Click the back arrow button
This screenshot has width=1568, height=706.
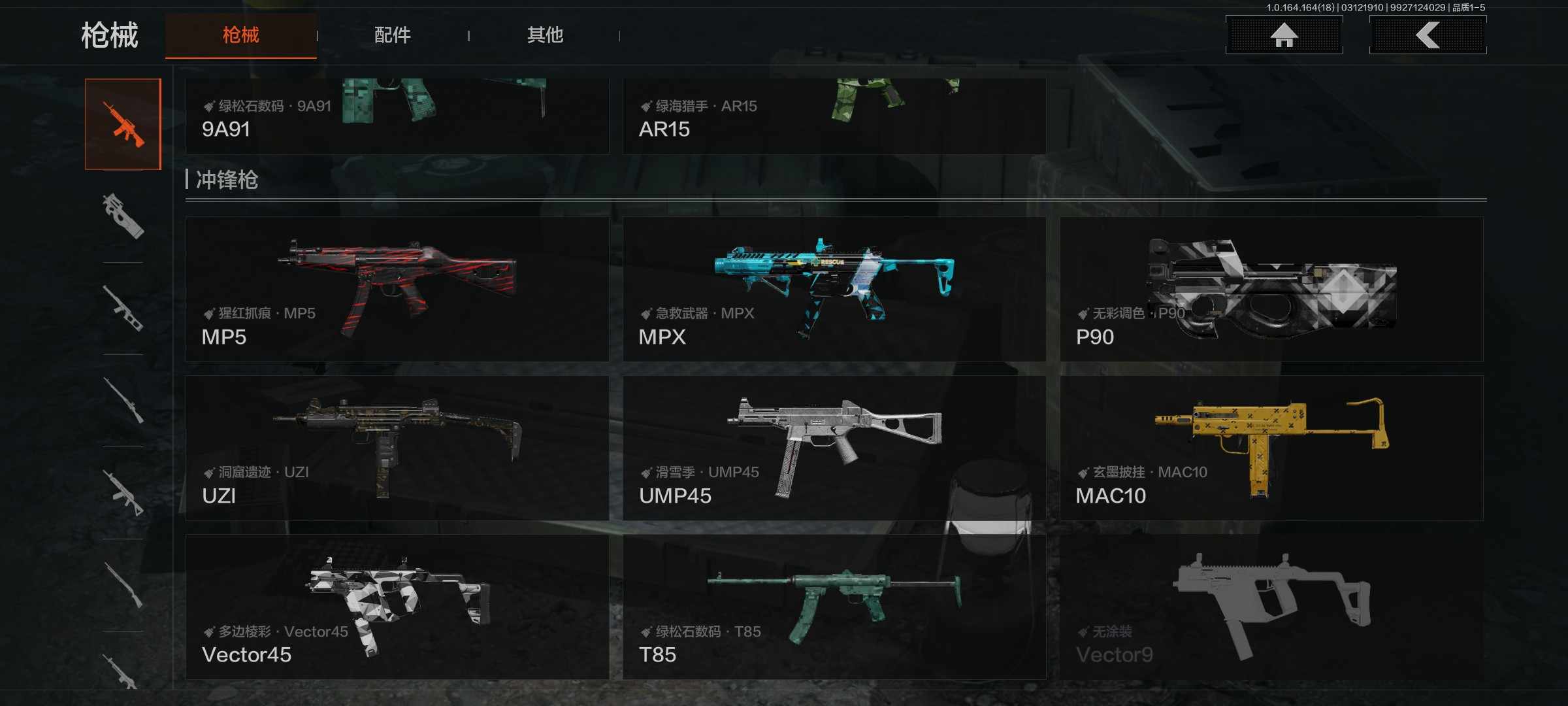click(1428, 35)
